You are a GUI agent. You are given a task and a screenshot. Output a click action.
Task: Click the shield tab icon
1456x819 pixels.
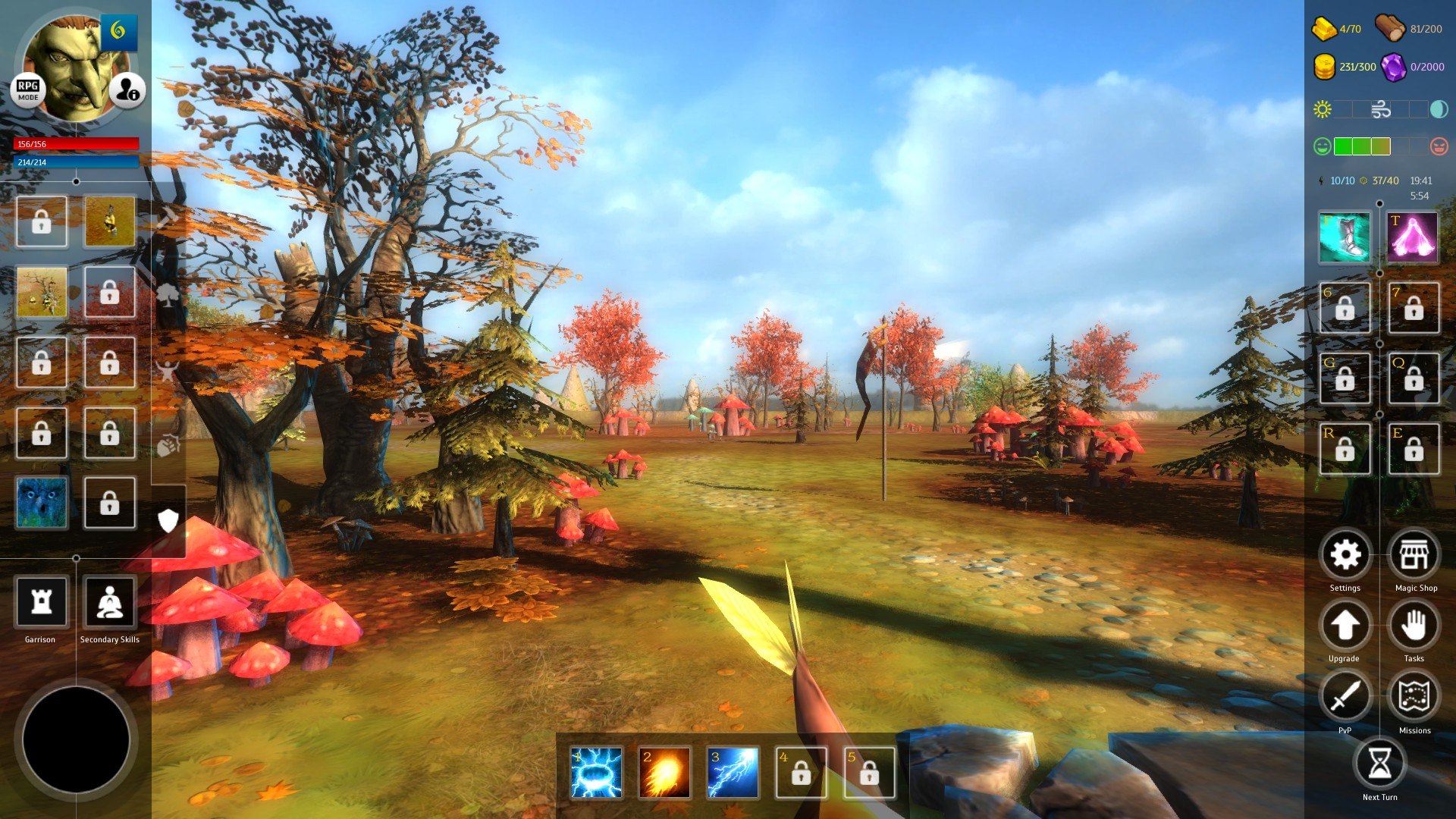coord(168,520)
